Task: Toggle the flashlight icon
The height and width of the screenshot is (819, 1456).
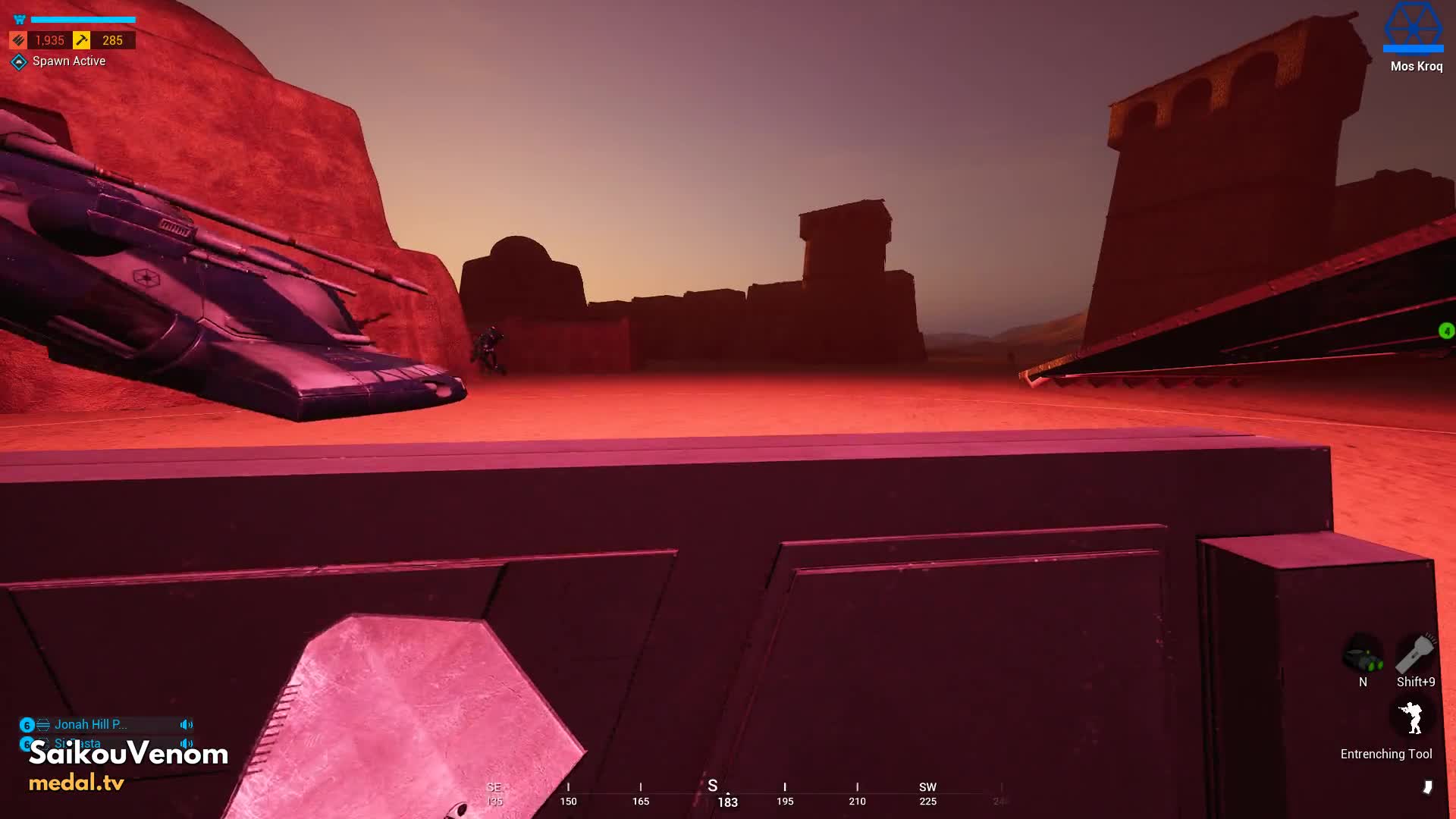Action: pos(1415,654)
